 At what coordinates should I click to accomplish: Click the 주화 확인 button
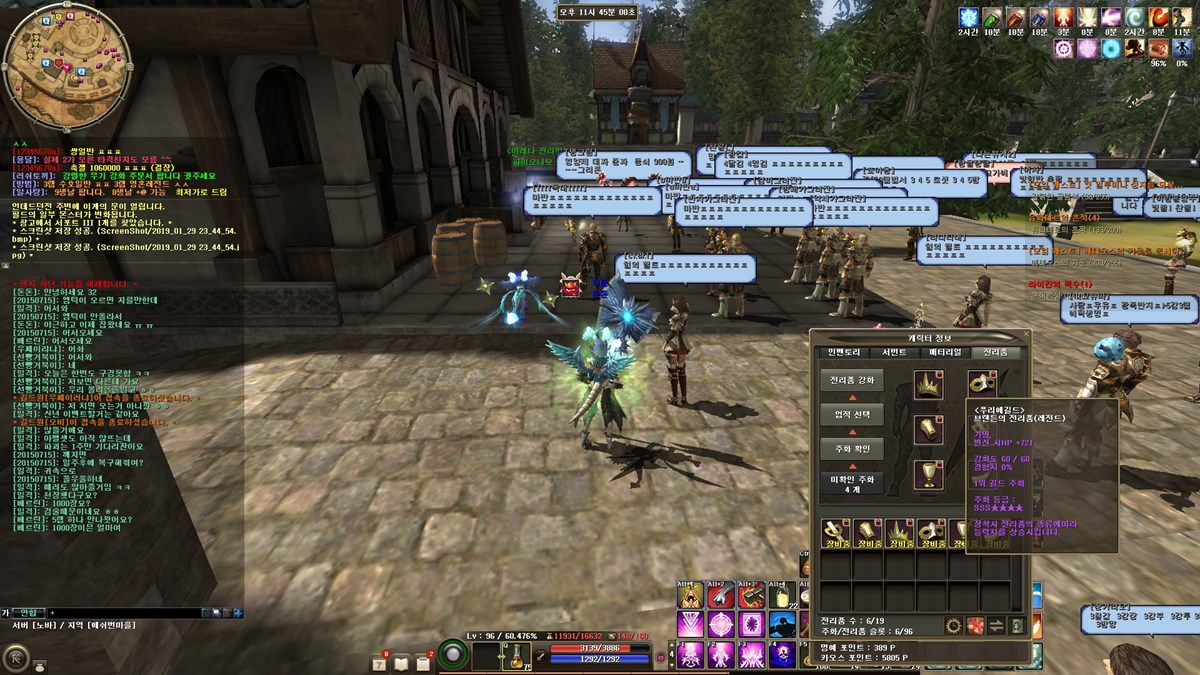click(x=851, y=448)
